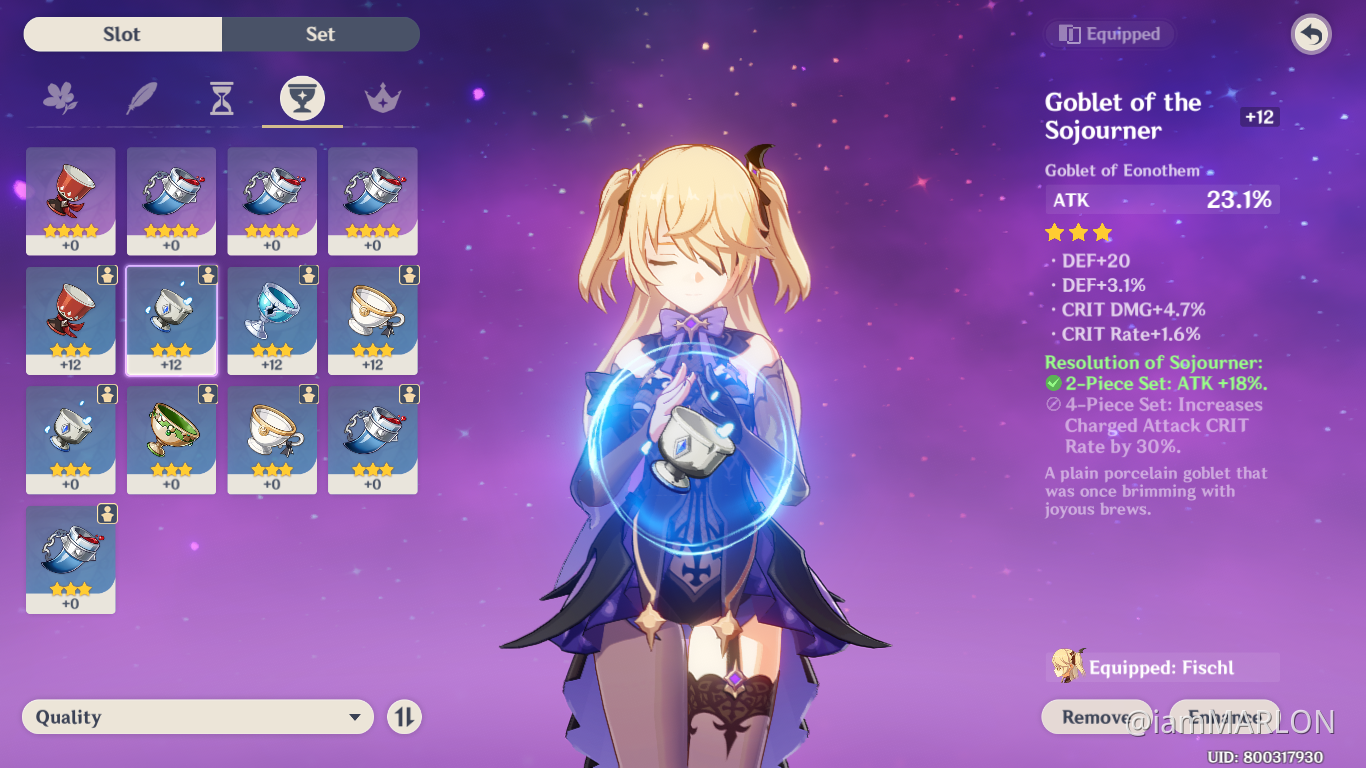Screen dimensions: 1366x768
Task: Select the kettle goblet in the last row
Action: [x=70, y=560]
